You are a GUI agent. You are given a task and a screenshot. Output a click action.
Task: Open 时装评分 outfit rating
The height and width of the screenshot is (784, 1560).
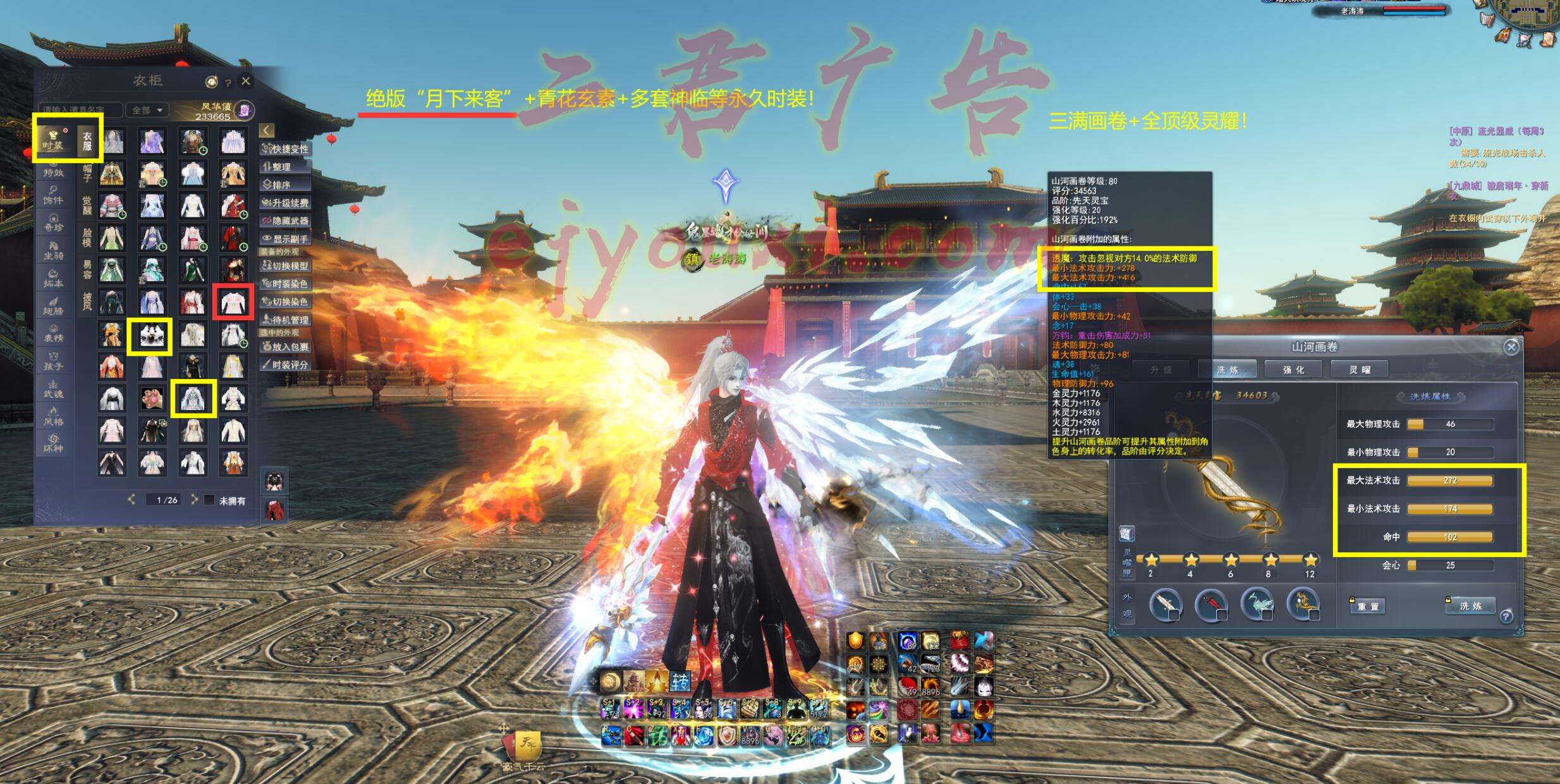(286, 365)
